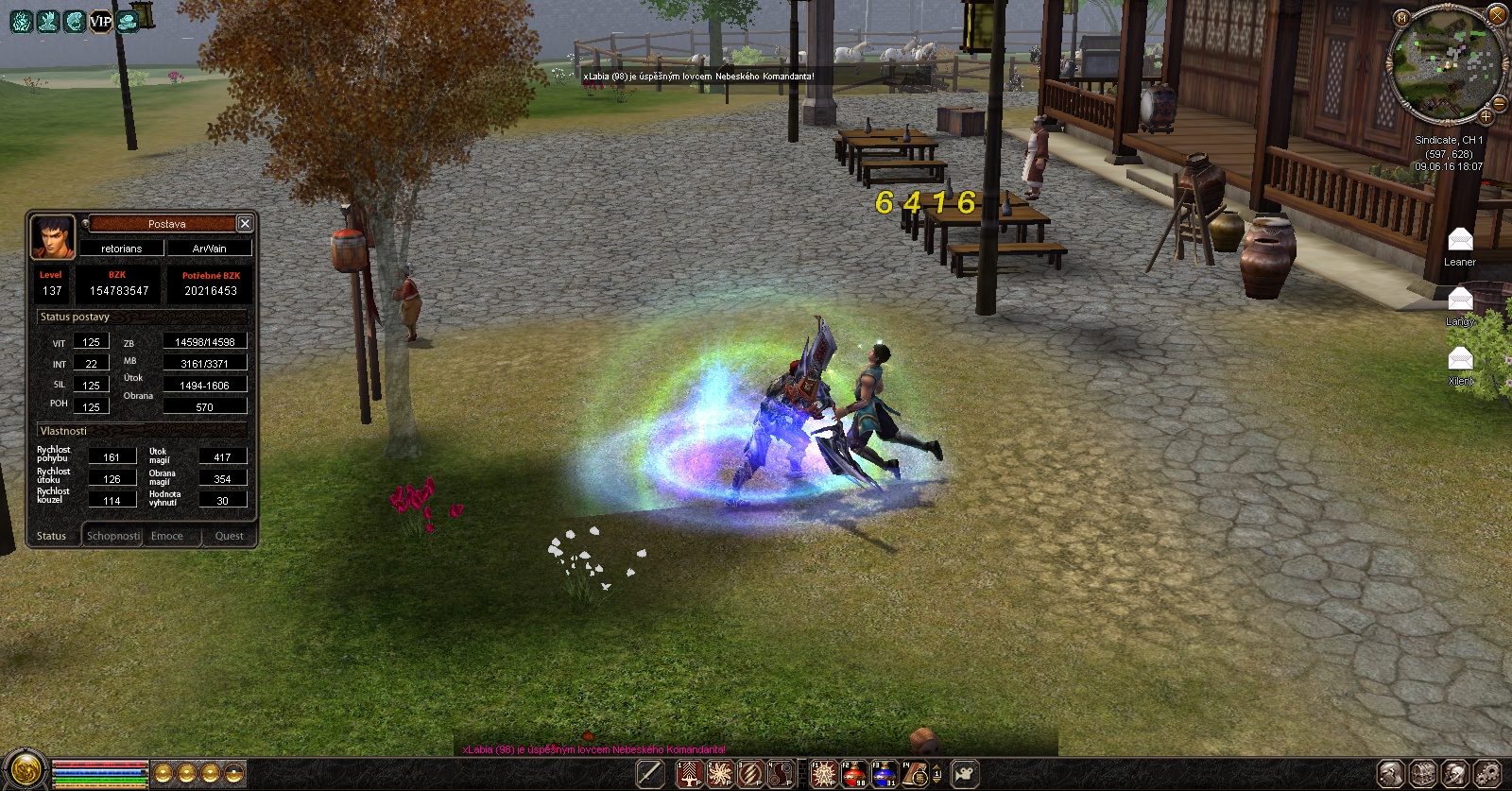1512x791 pixels.
Task: Zoom out the minimap with minus button
Action: click(x=1500, y=103)
